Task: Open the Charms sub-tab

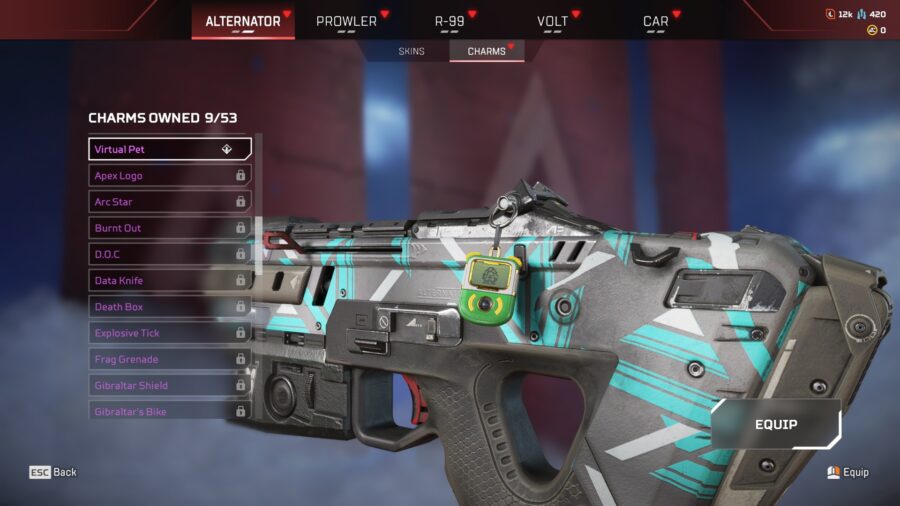Action: pyautogui.click(x=487, y=51)
